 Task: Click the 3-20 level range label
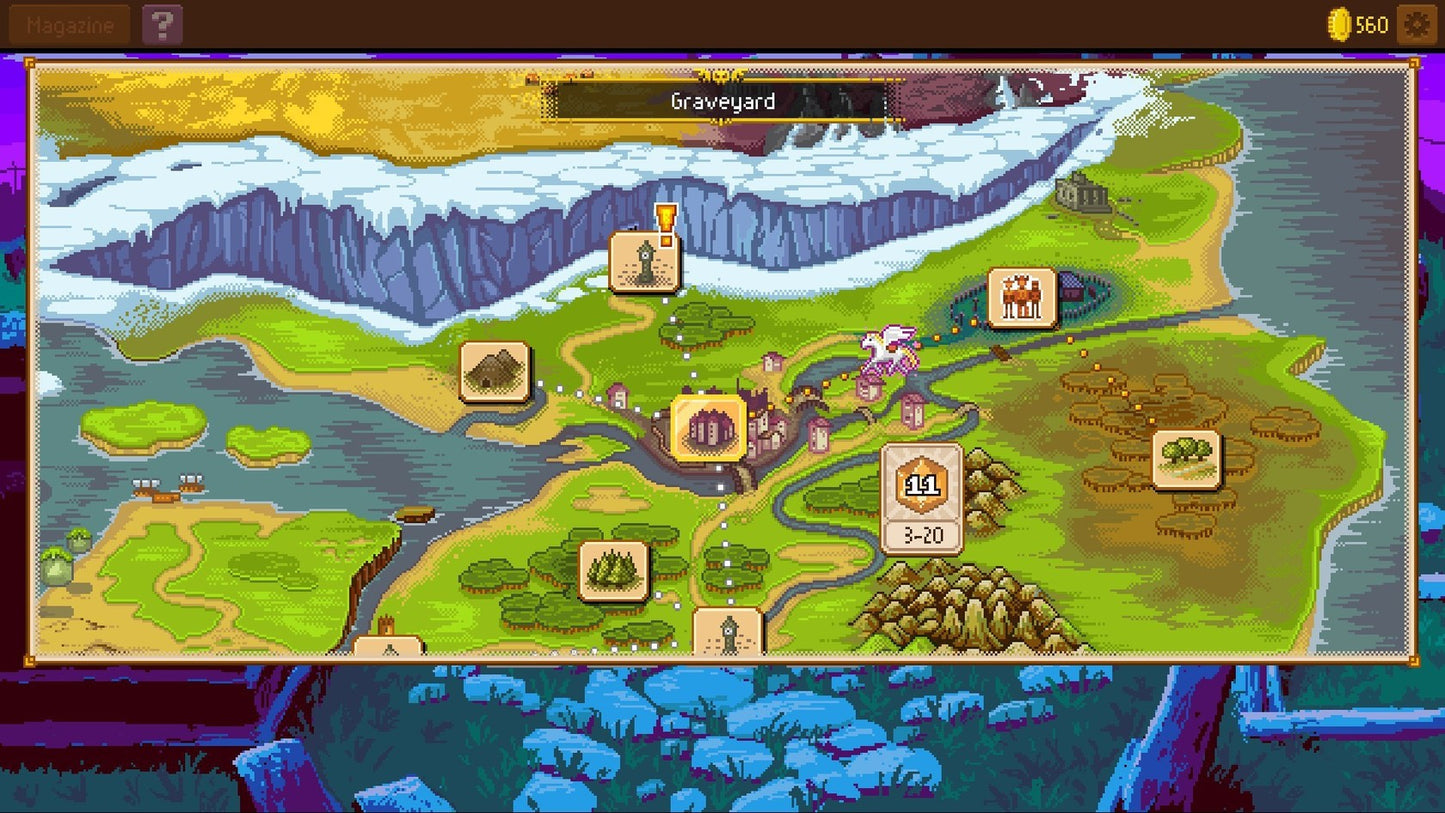tap(923, 535)
